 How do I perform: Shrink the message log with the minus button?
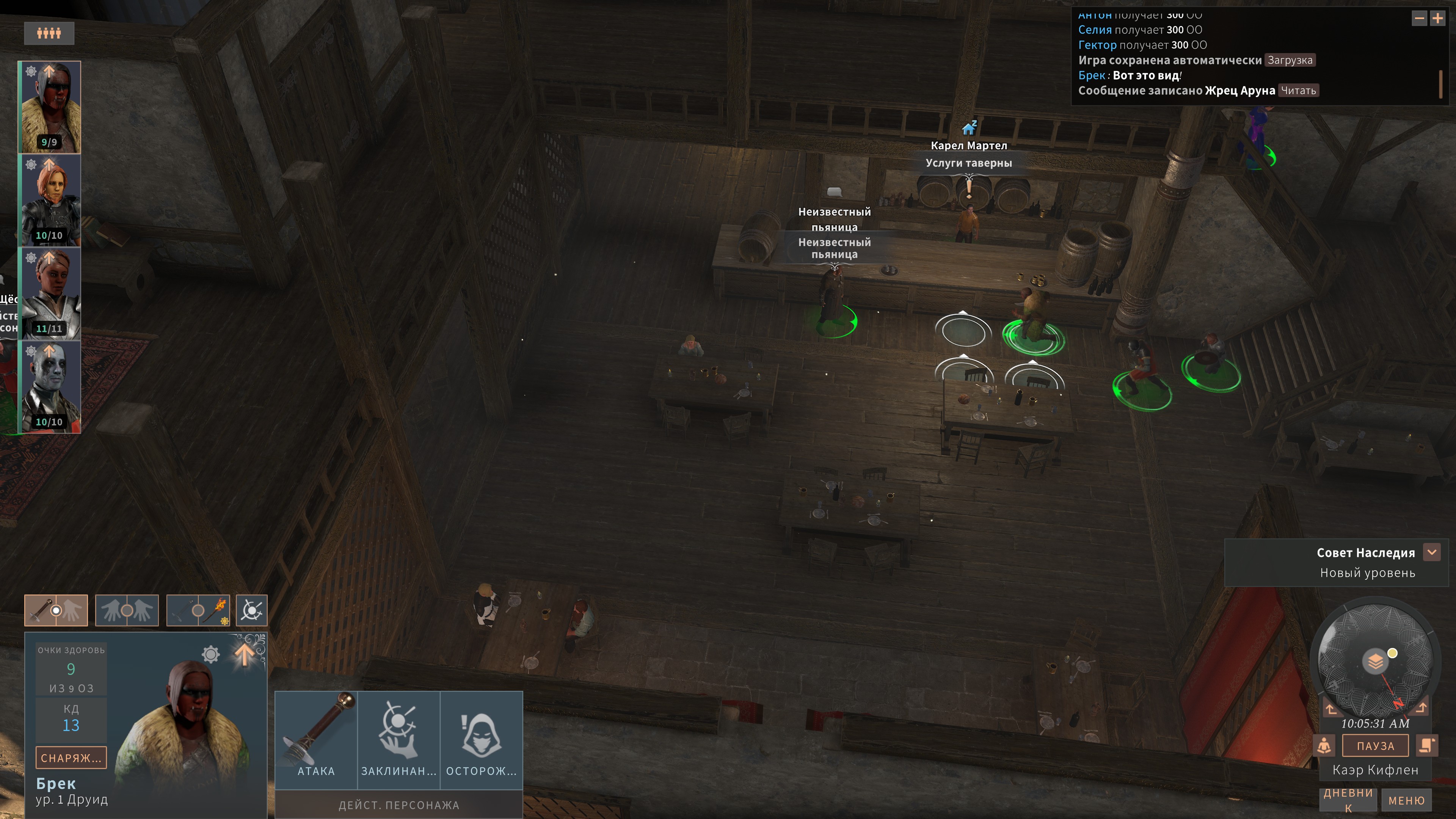(x=1419, y=19)
